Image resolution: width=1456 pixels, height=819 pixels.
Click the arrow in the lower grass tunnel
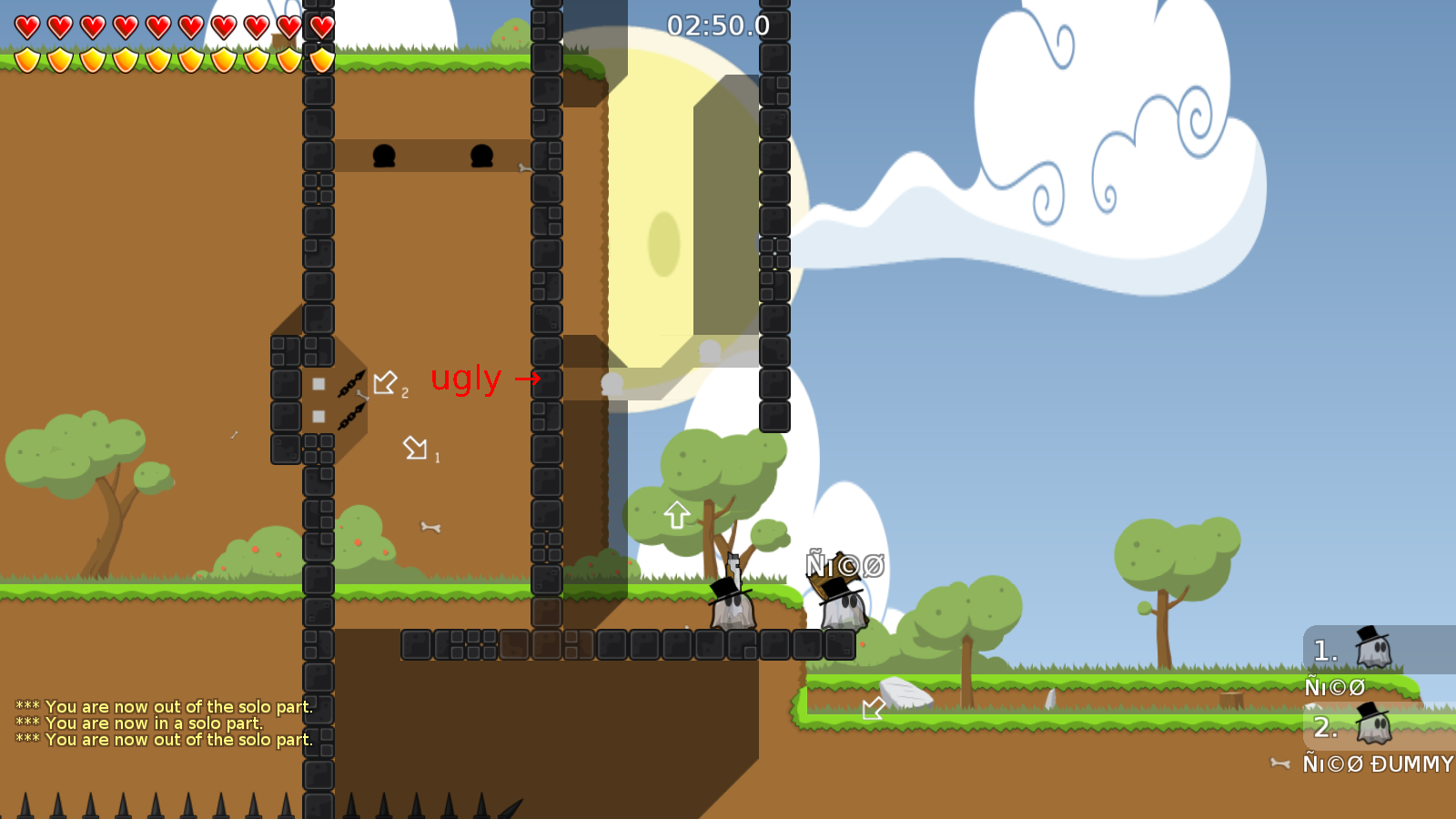point(873,709)
